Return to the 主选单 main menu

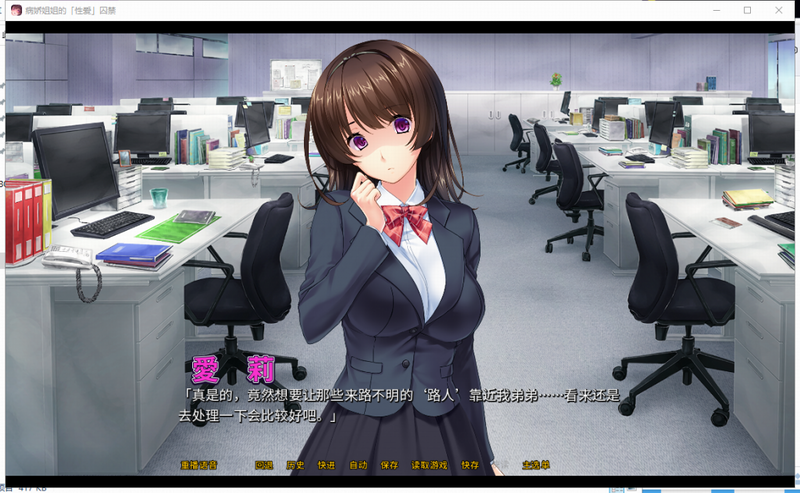pos(537,466)
